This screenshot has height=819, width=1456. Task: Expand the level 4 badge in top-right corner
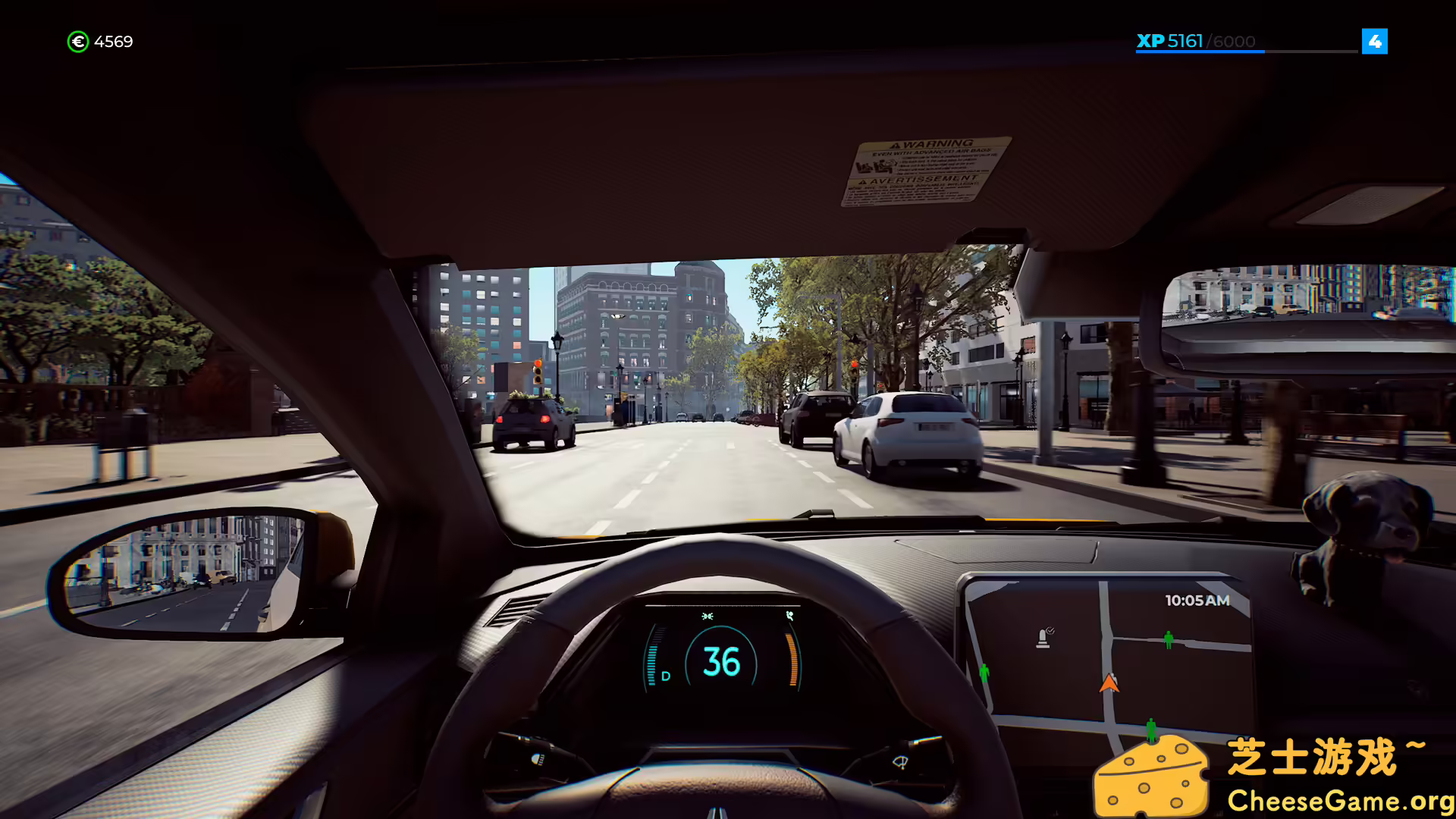click(x=1376, y=42)
